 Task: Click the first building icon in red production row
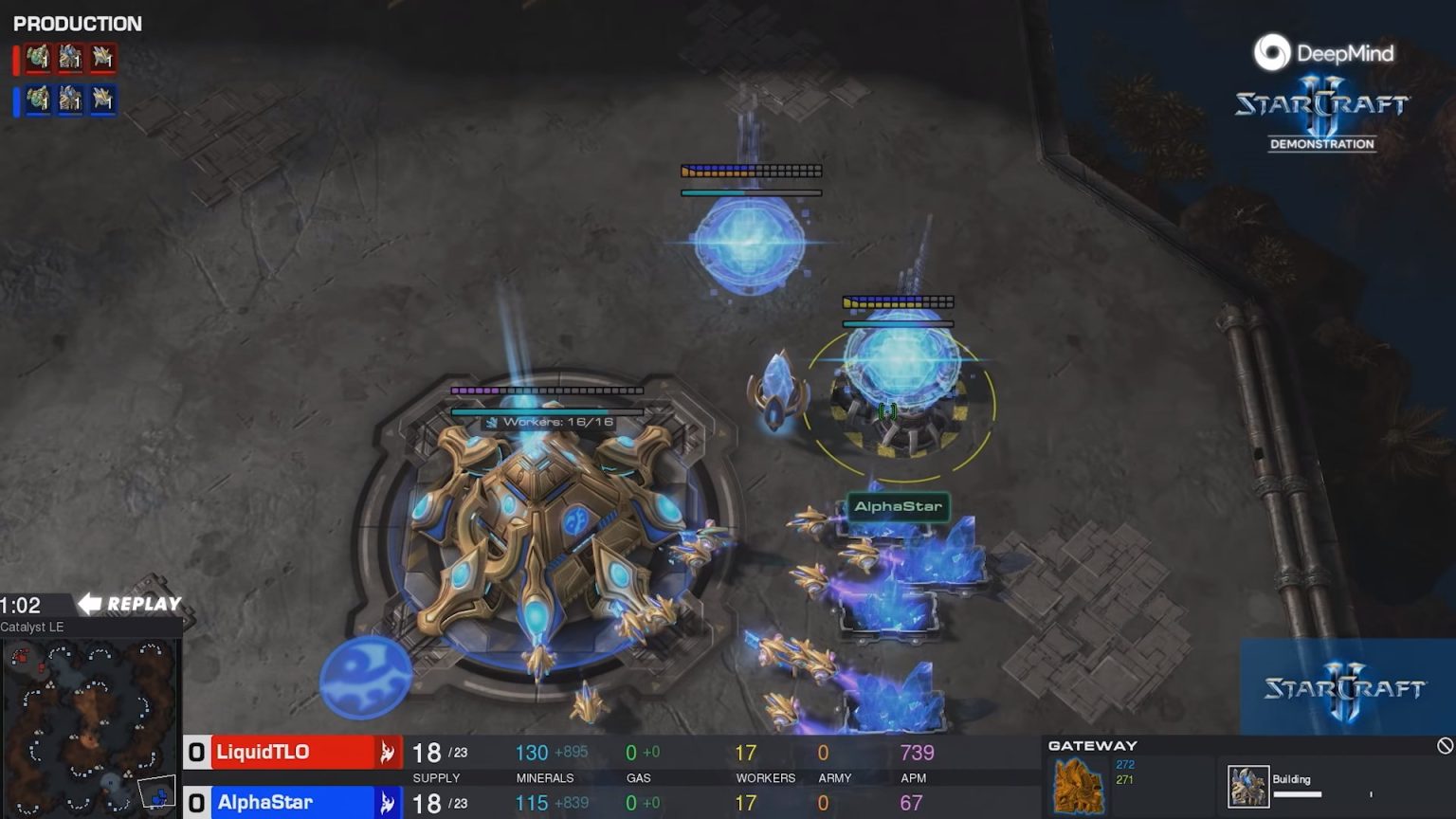[x=36, y=59]
